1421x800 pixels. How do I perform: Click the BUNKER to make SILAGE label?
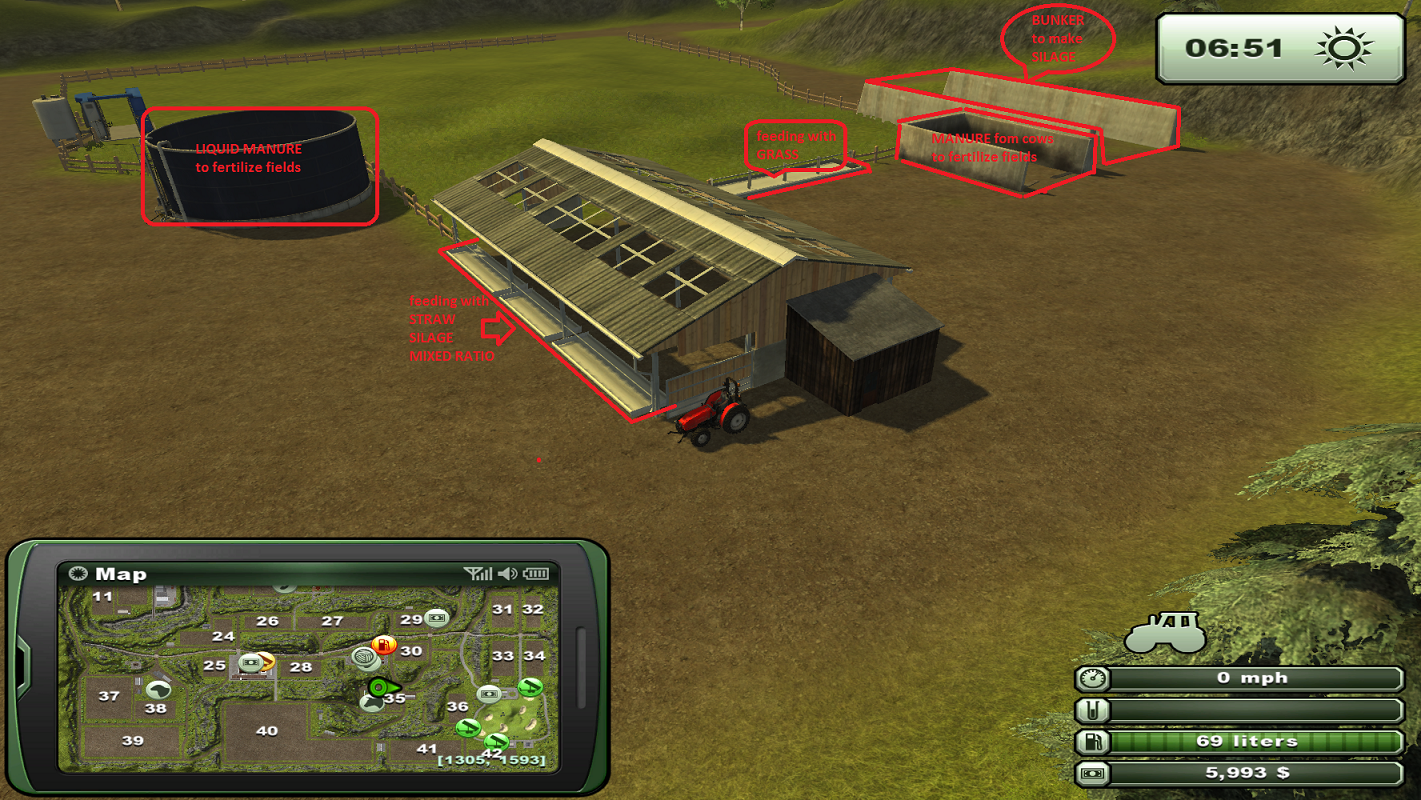click(x=1058, y=38)
